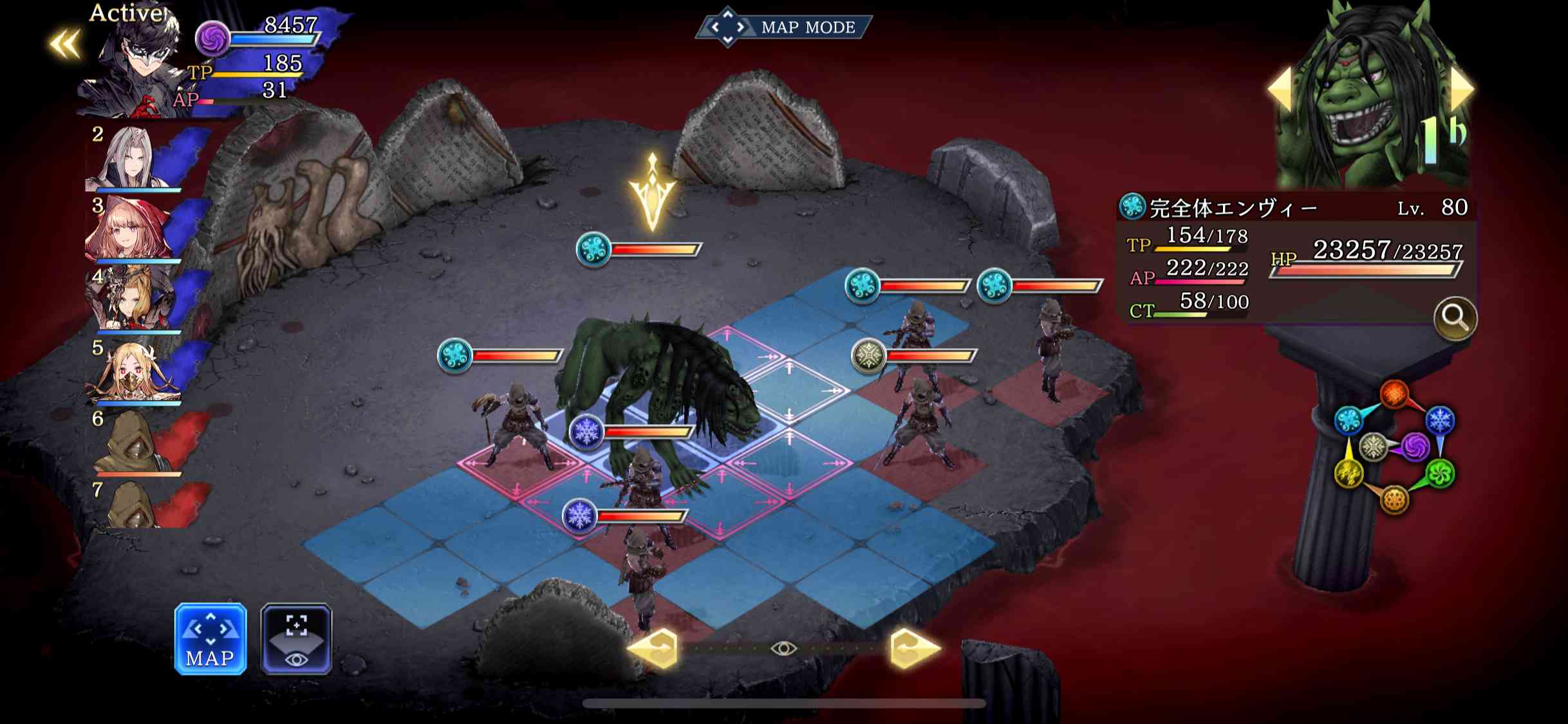This screenshot has width=1568, height=724.
Task: Select the fire element on the elemental wheel
Action: click(x=1394, y=393)
